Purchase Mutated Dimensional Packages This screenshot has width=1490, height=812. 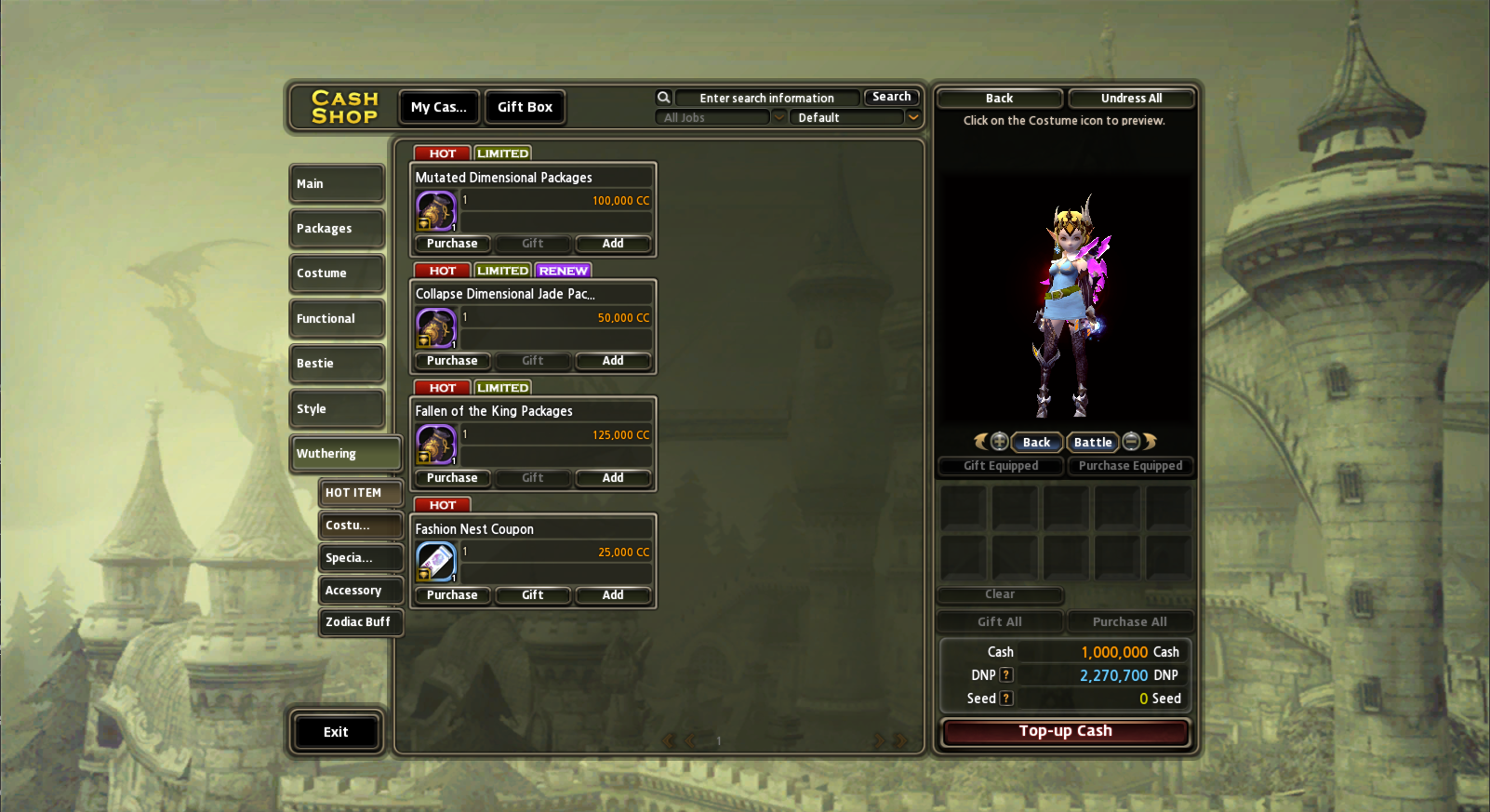(452, 244)
